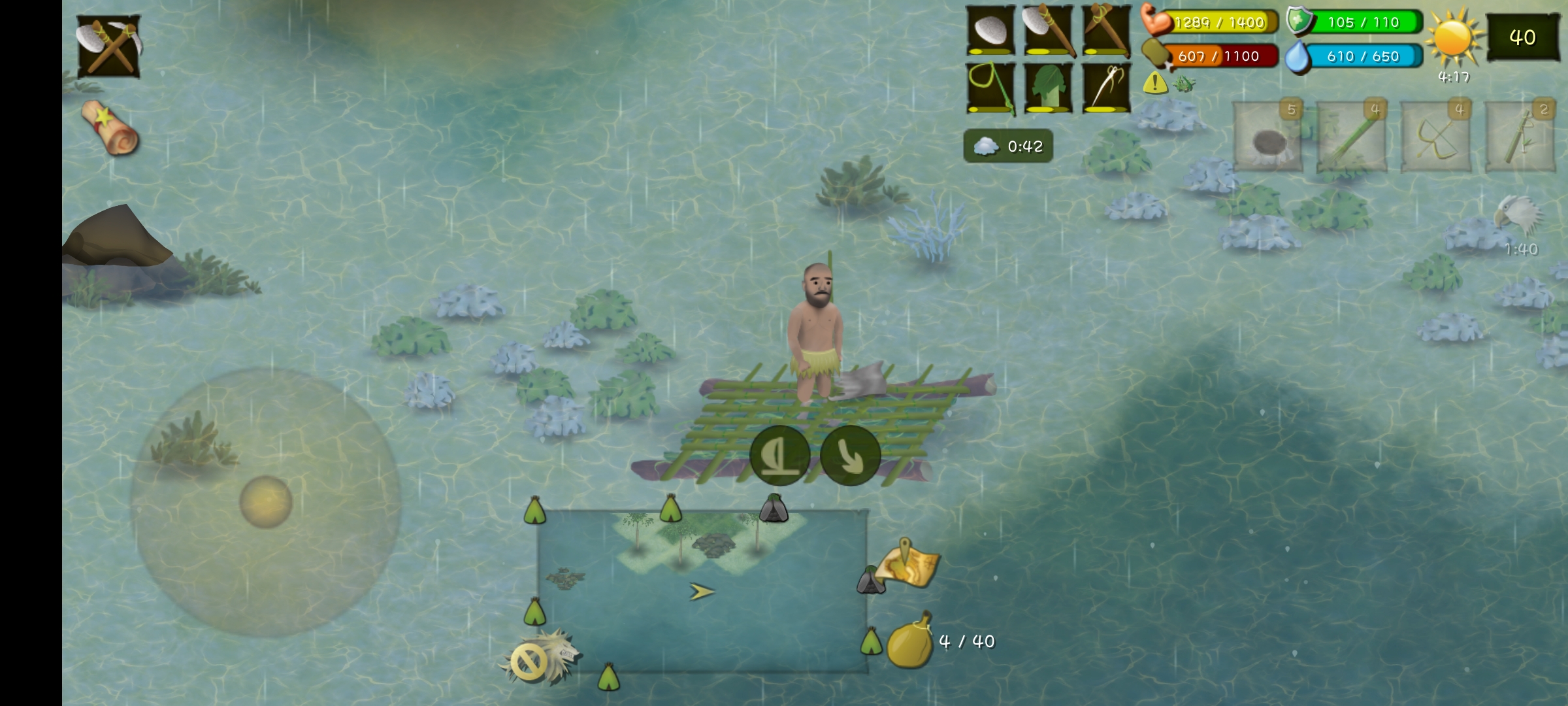Tap the eagle head cooldown icon

tap(1519, 216)
